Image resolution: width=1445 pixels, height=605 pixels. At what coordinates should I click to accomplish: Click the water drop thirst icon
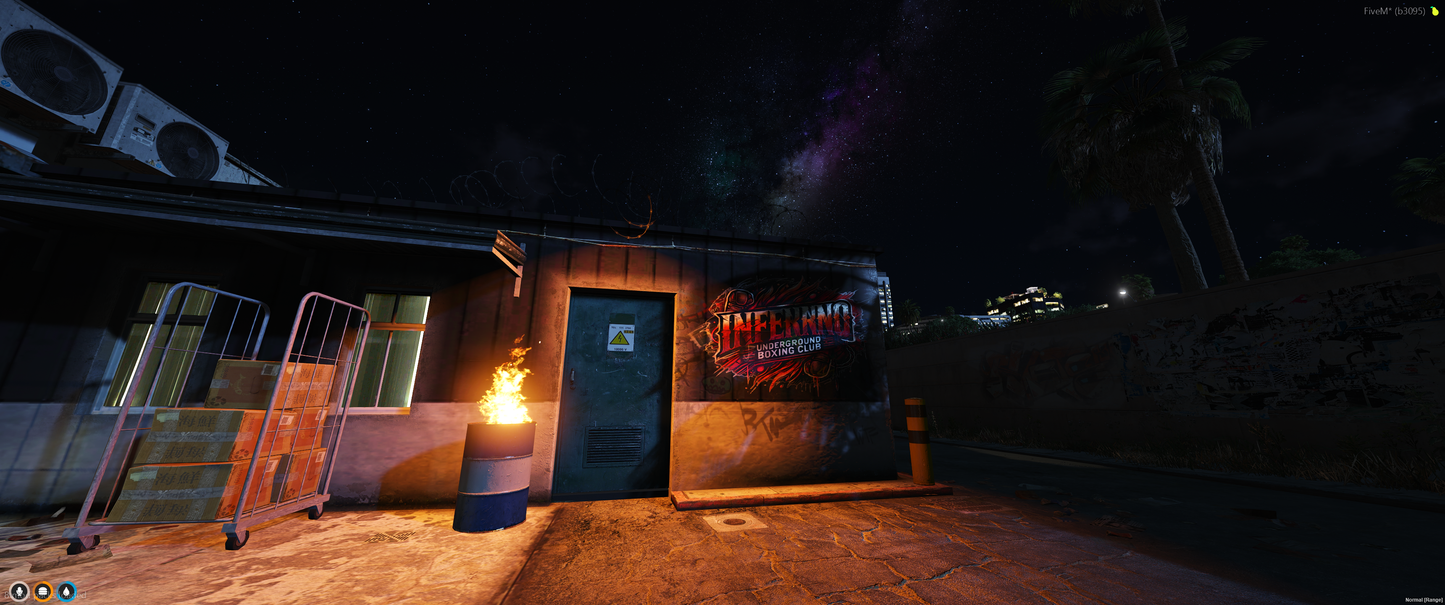(x=66, y=592)
